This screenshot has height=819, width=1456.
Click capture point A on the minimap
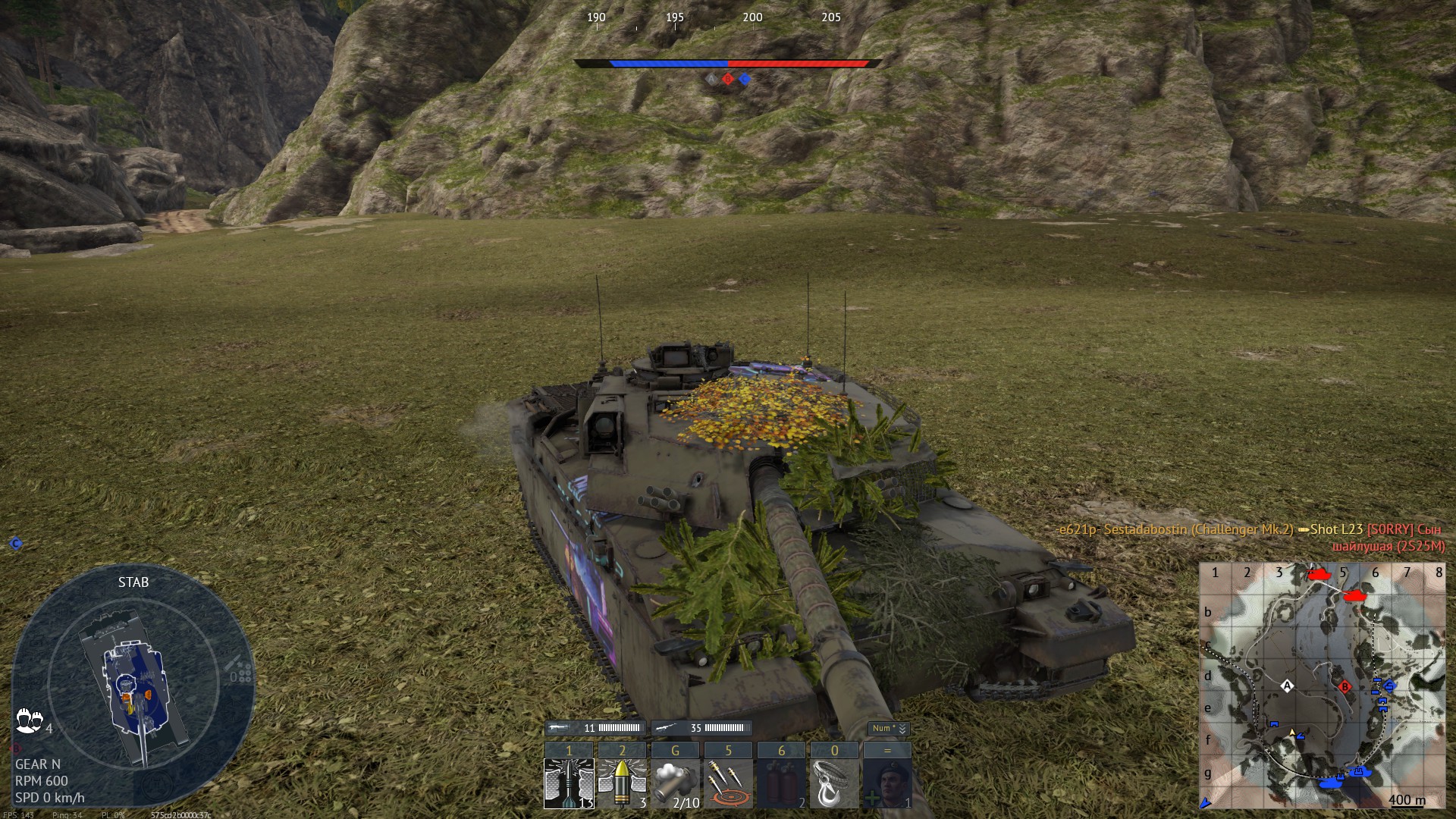(x=1287, y=686)
